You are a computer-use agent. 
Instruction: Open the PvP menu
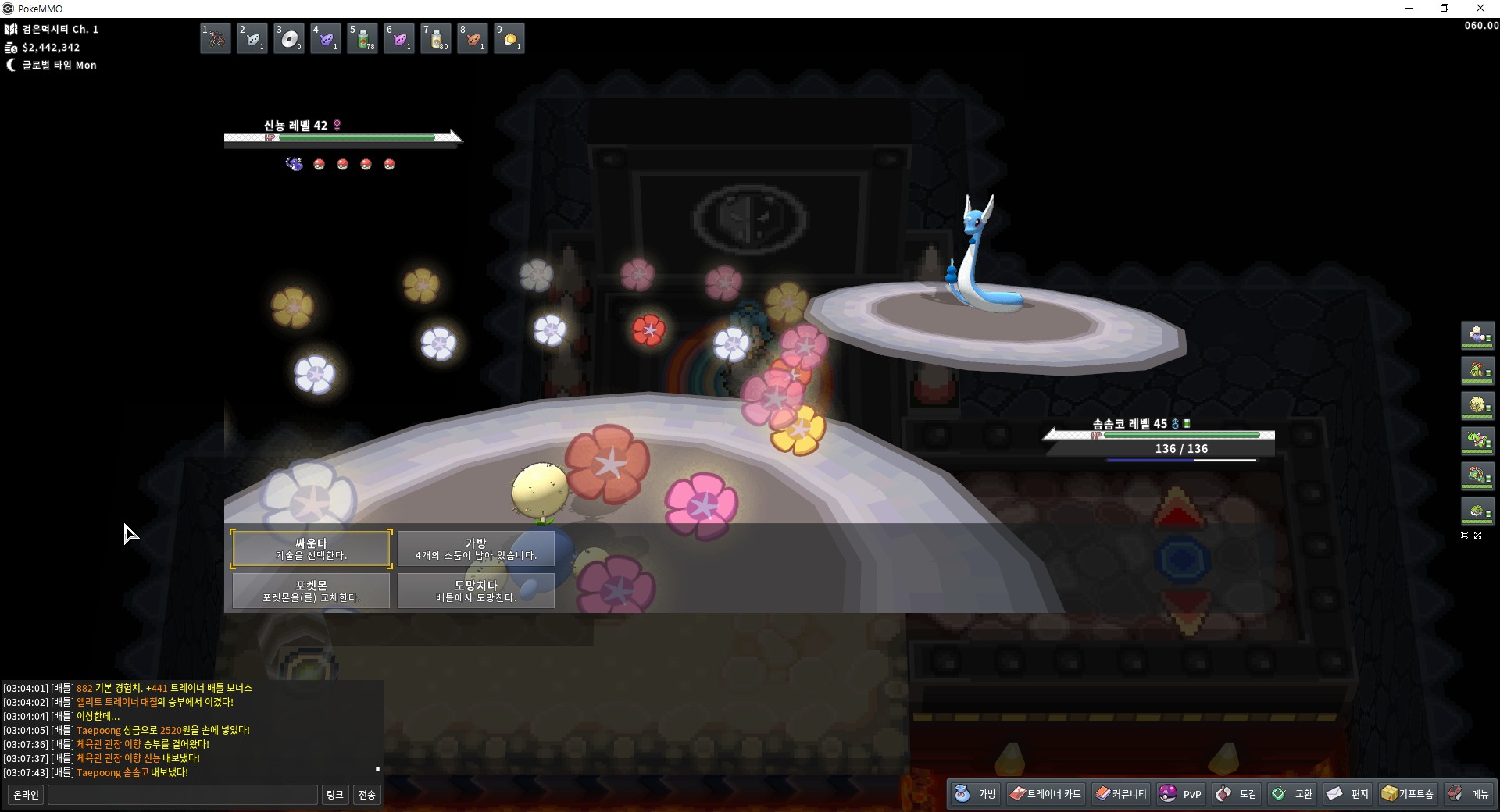[1181, 794]
